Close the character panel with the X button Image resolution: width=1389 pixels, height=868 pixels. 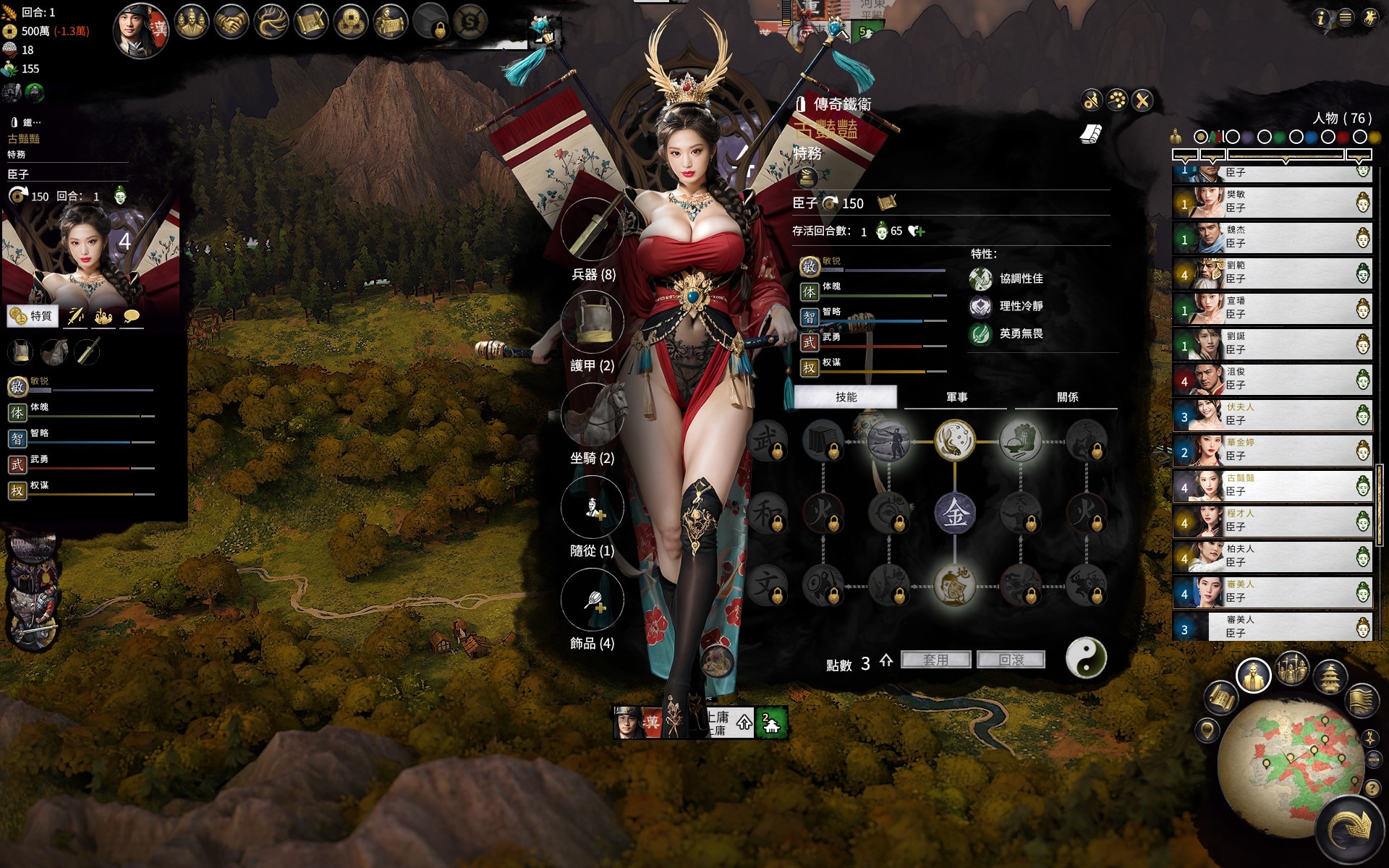(1142, 101)
